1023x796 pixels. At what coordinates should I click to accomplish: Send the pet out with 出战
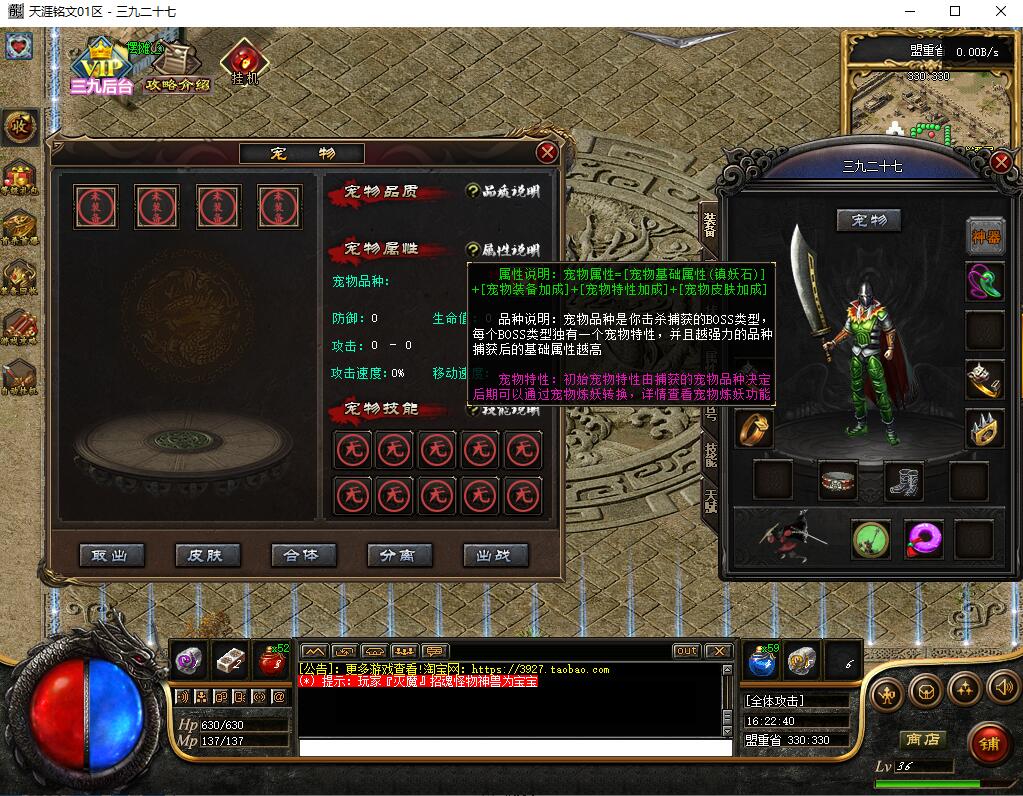pyautogui.click(x=495, y=555)
